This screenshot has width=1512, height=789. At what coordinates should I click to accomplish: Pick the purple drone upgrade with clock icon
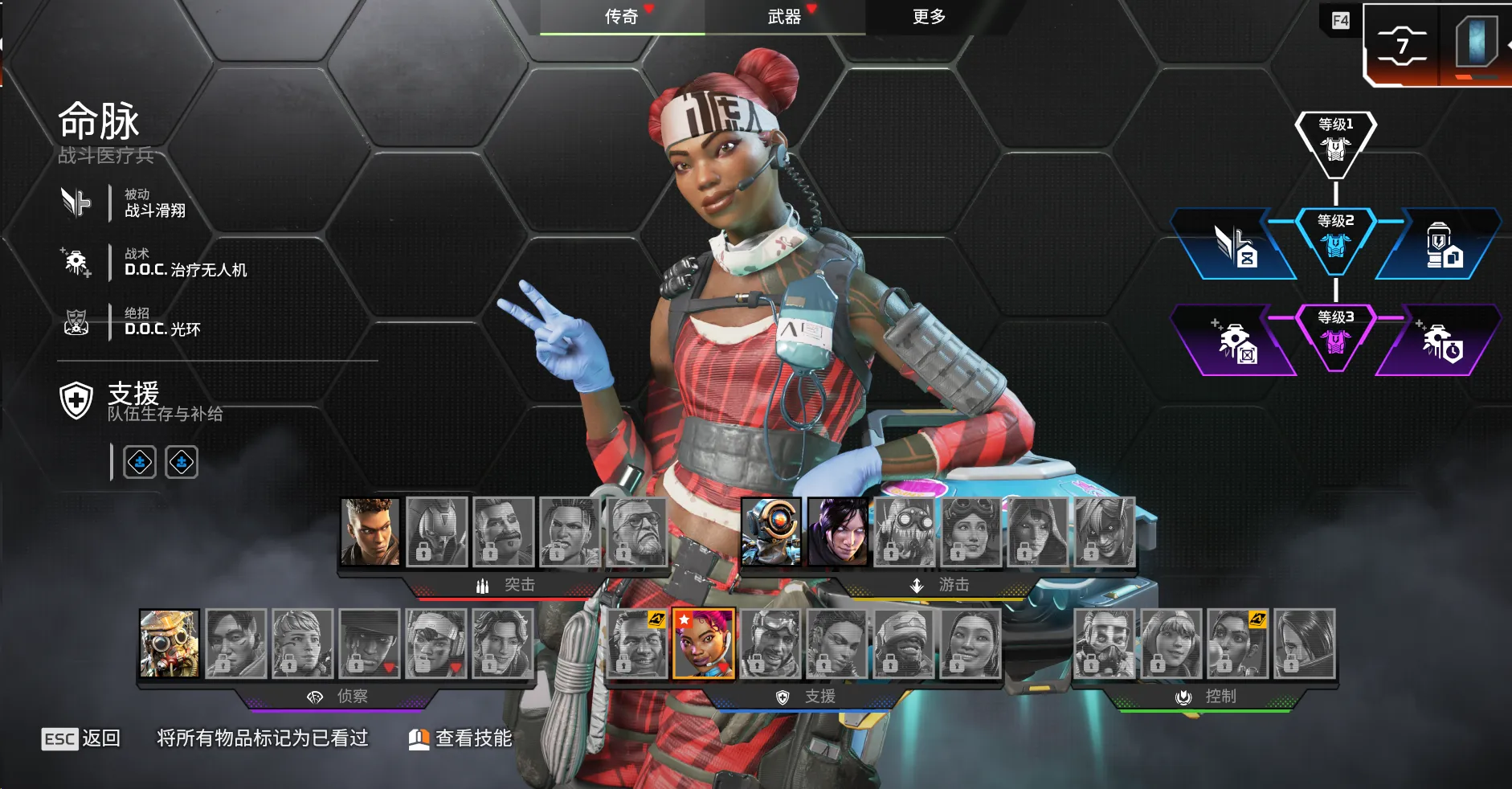coord(1441,342)
